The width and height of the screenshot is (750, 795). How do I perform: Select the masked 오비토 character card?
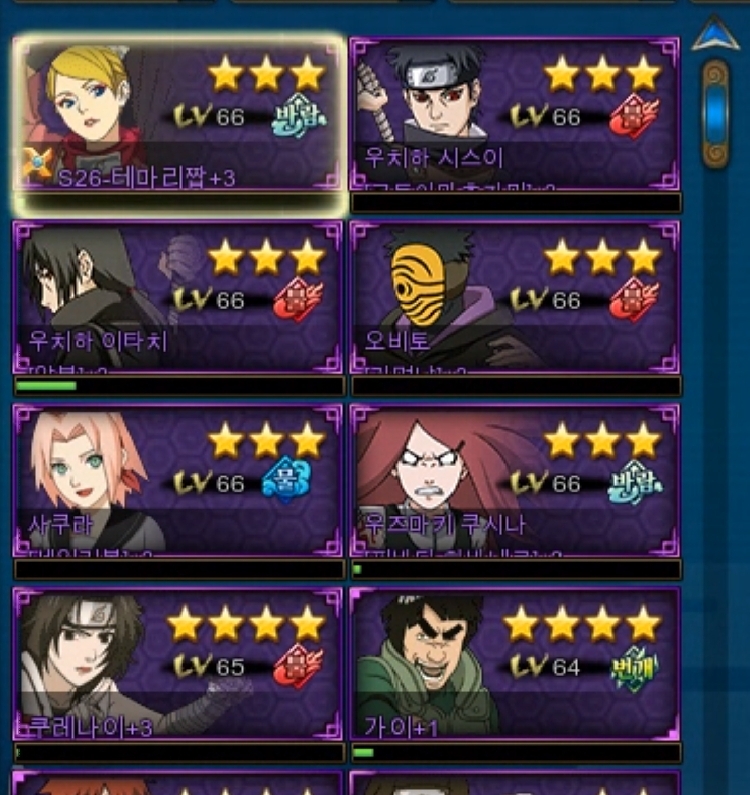point(515,298)
